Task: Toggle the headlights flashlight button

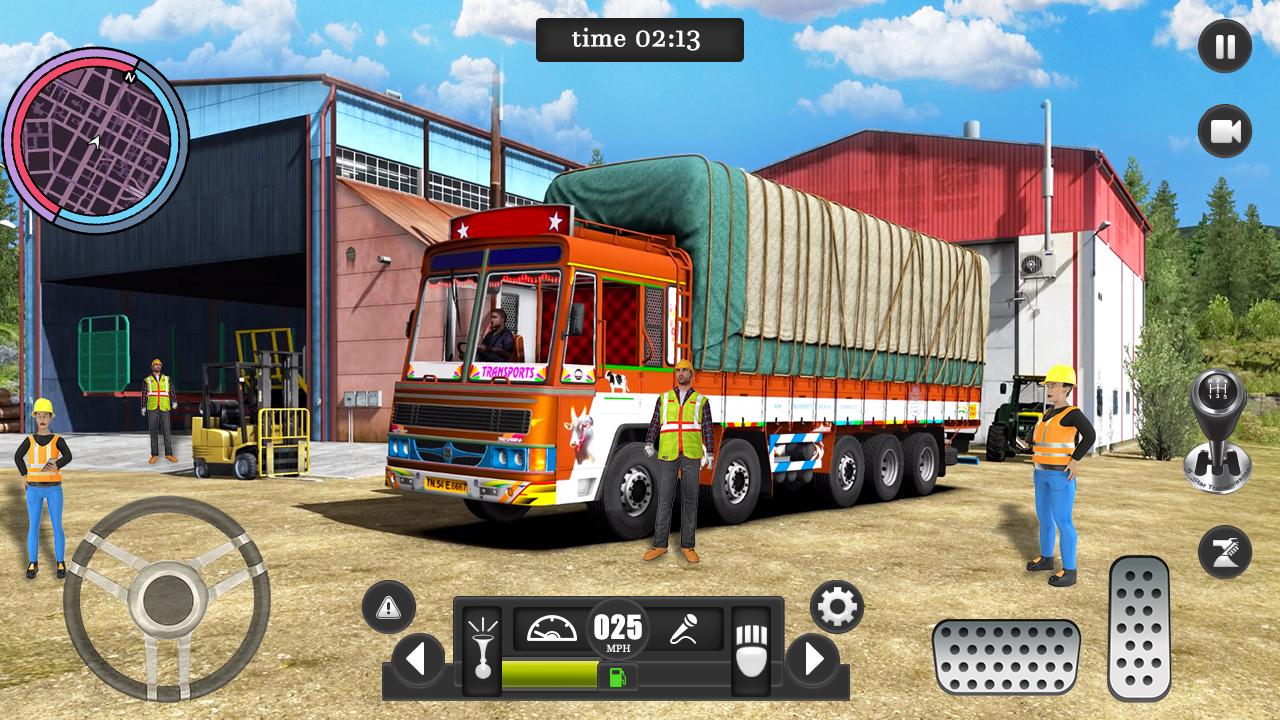Action: tap(482, 650)
